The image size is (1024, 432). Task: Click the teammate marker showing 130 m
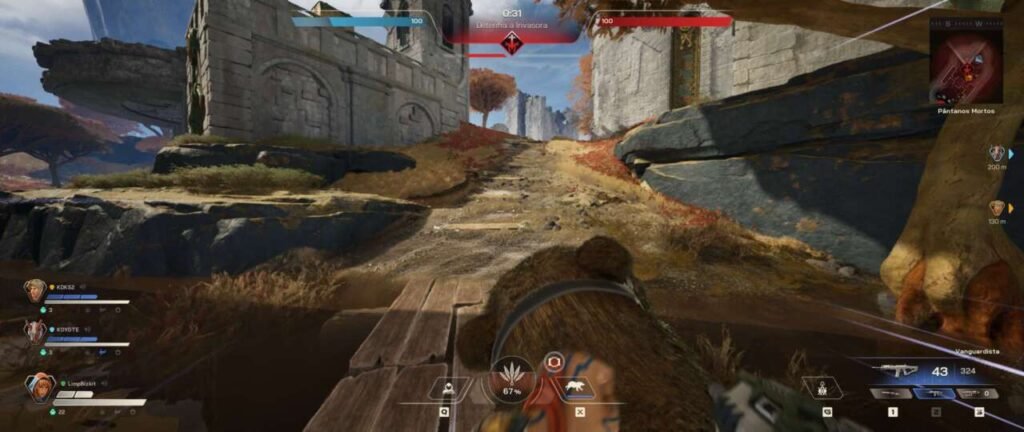pos(997,208)
